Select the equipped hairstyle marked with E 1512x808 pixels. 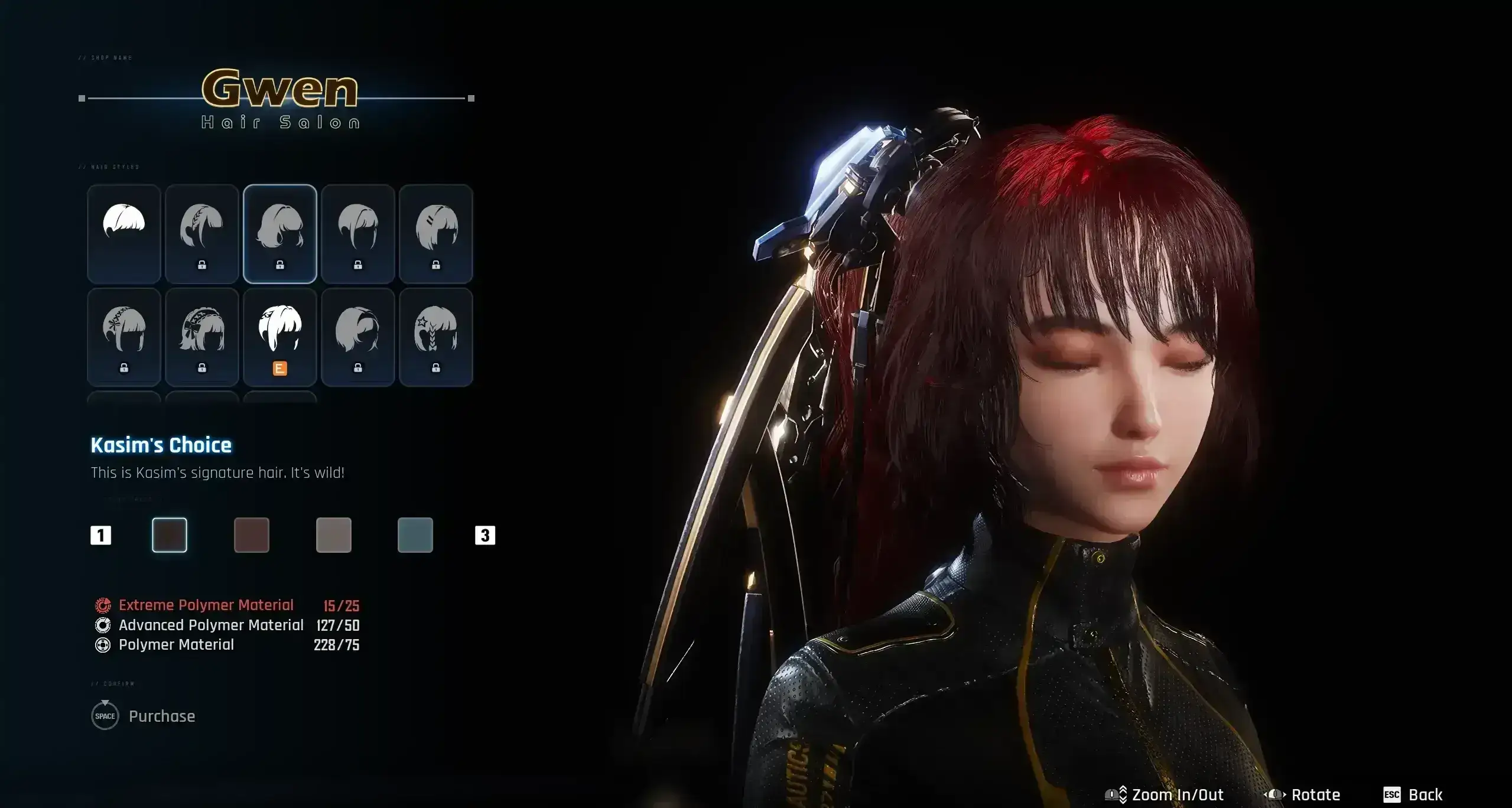tap(280, 337)
